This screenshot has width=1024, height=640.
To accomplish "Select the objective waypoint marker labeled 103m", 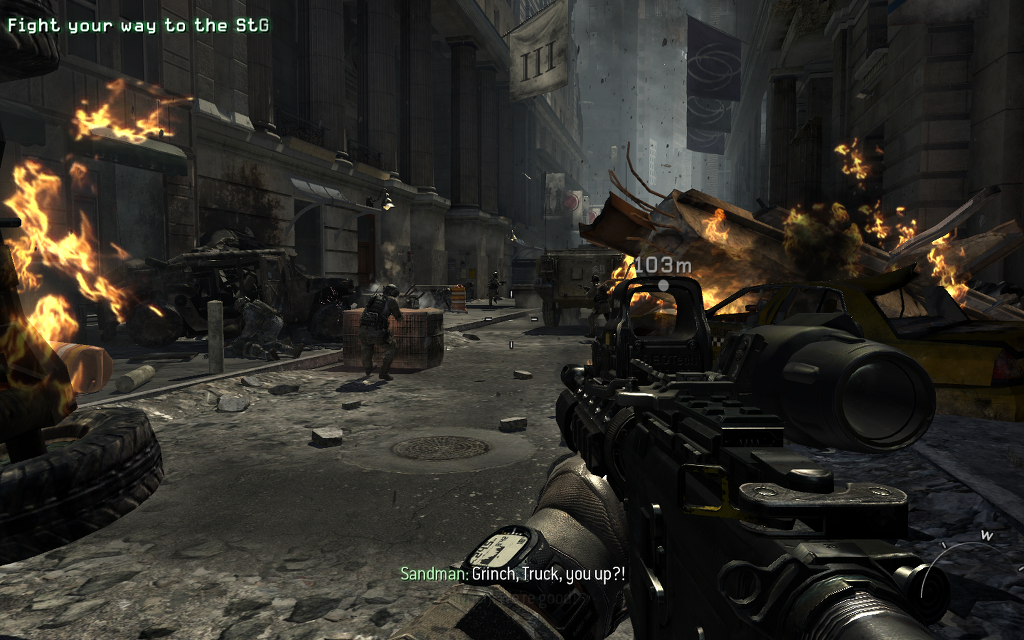I will [x=662, y=284].
